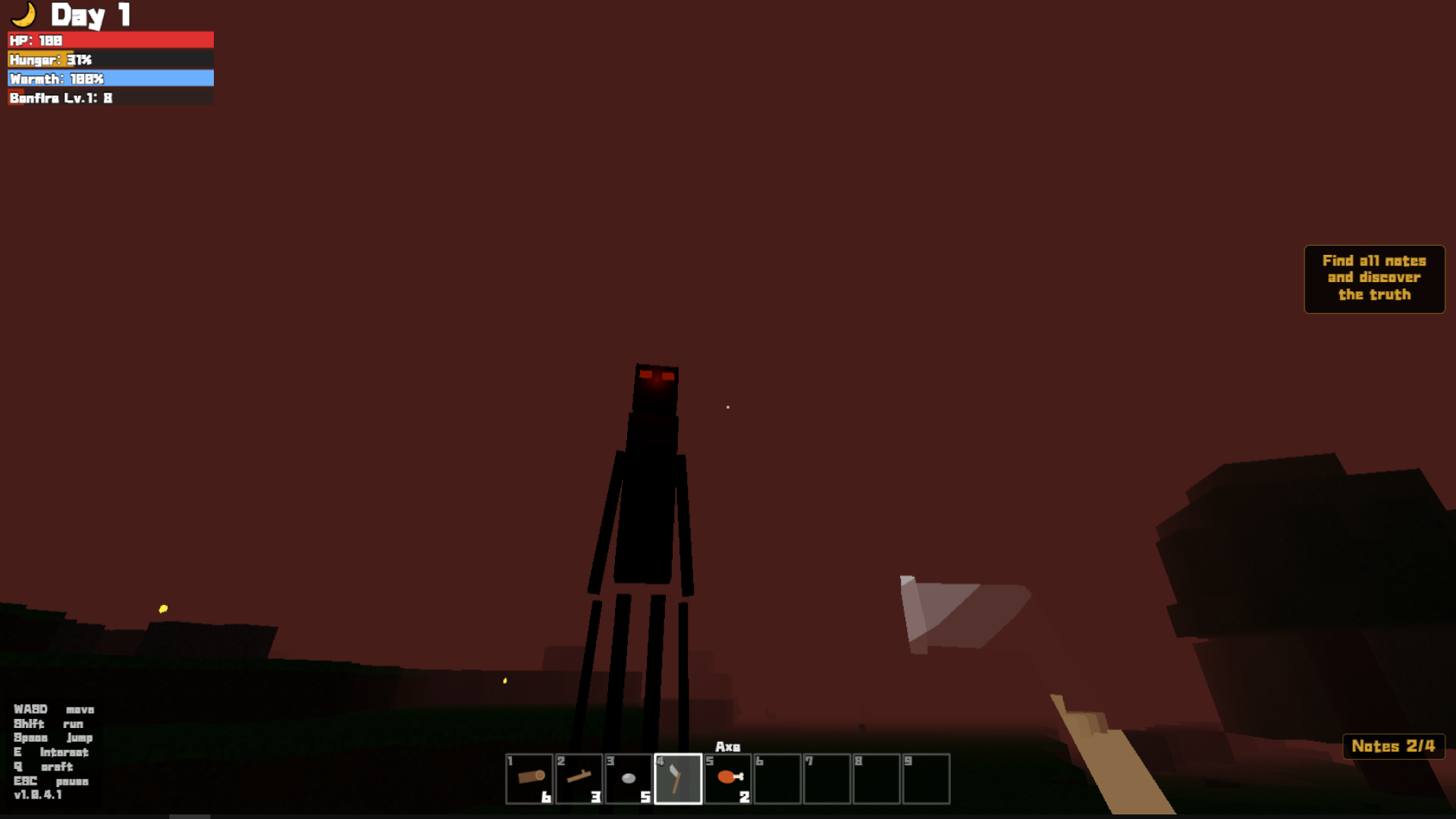This screenshot has height=819, width=1456.
Task: Click the Axe label above the hotbar
Action: (728, 747)
